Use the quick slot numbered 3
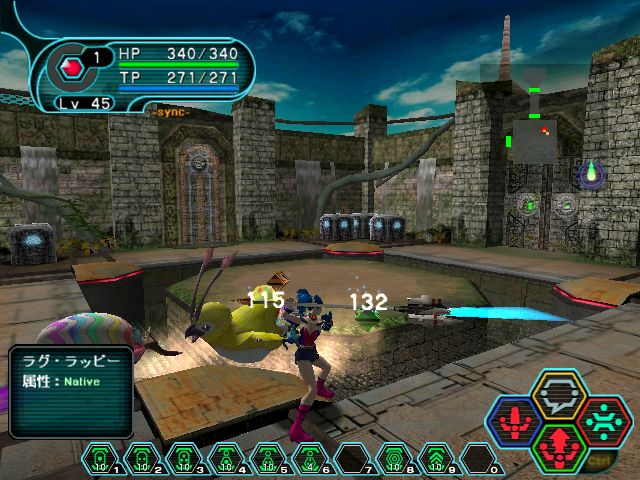640x480 pixels. (182, 459)
